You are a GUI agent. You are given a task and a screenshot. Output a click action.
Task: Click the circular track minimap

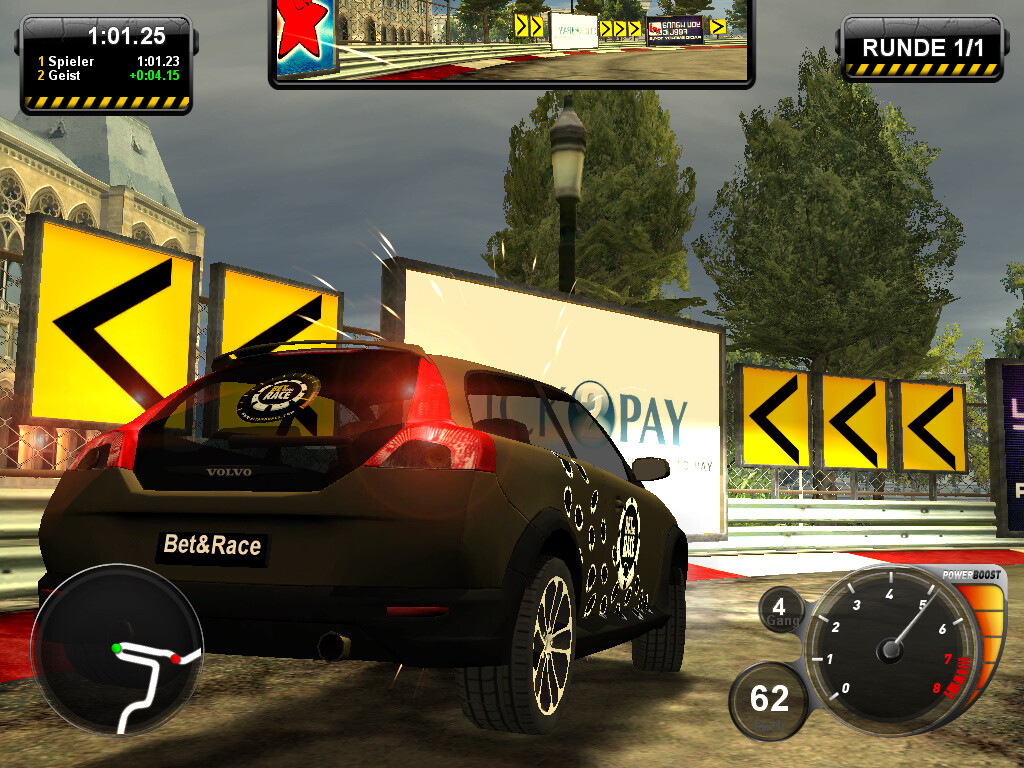pyautogui.click(x=117, y=649)
